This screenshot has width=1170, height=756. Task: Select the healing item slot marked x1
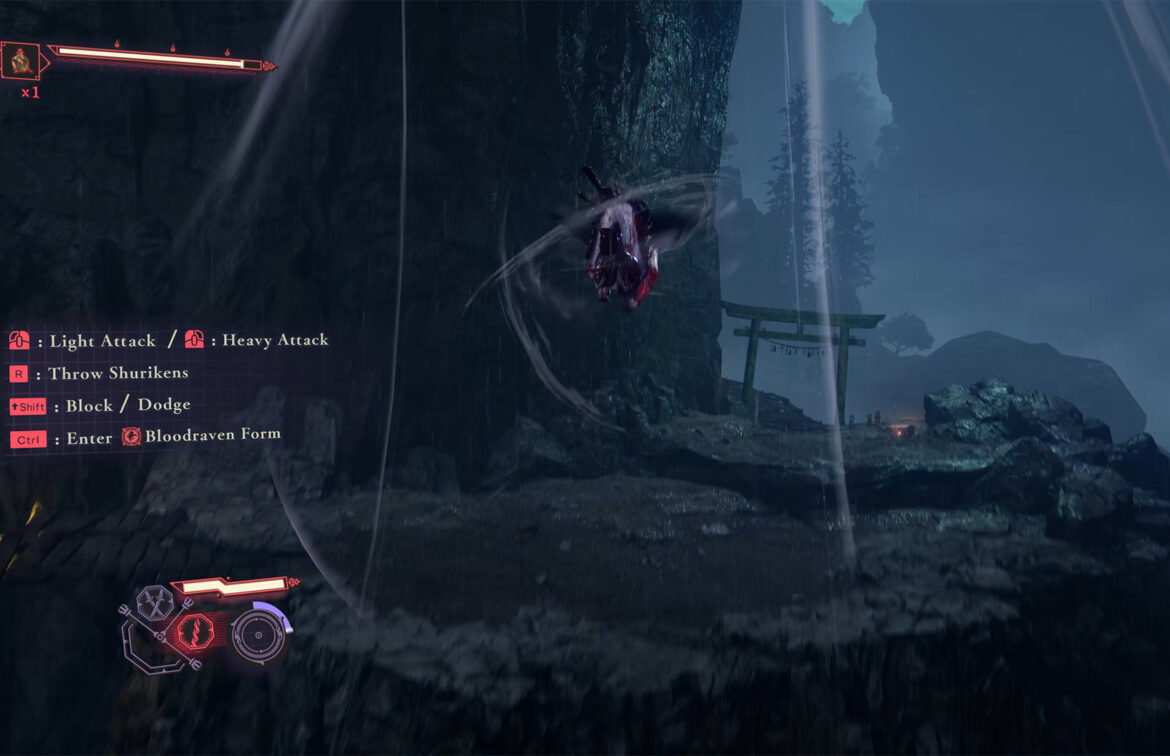coord(19,61)
